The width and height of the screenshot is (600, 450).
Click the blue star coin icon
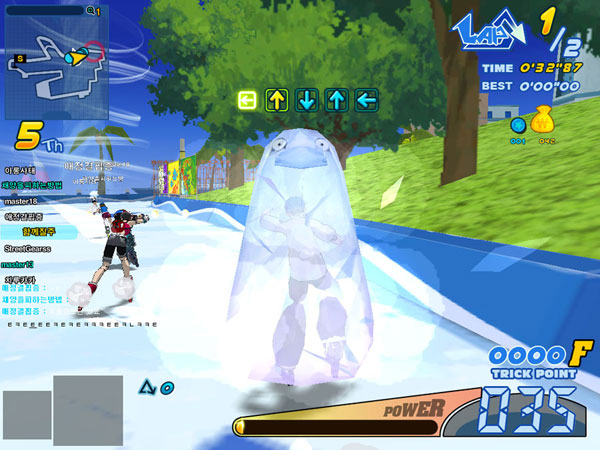click(x=518, y=126)
